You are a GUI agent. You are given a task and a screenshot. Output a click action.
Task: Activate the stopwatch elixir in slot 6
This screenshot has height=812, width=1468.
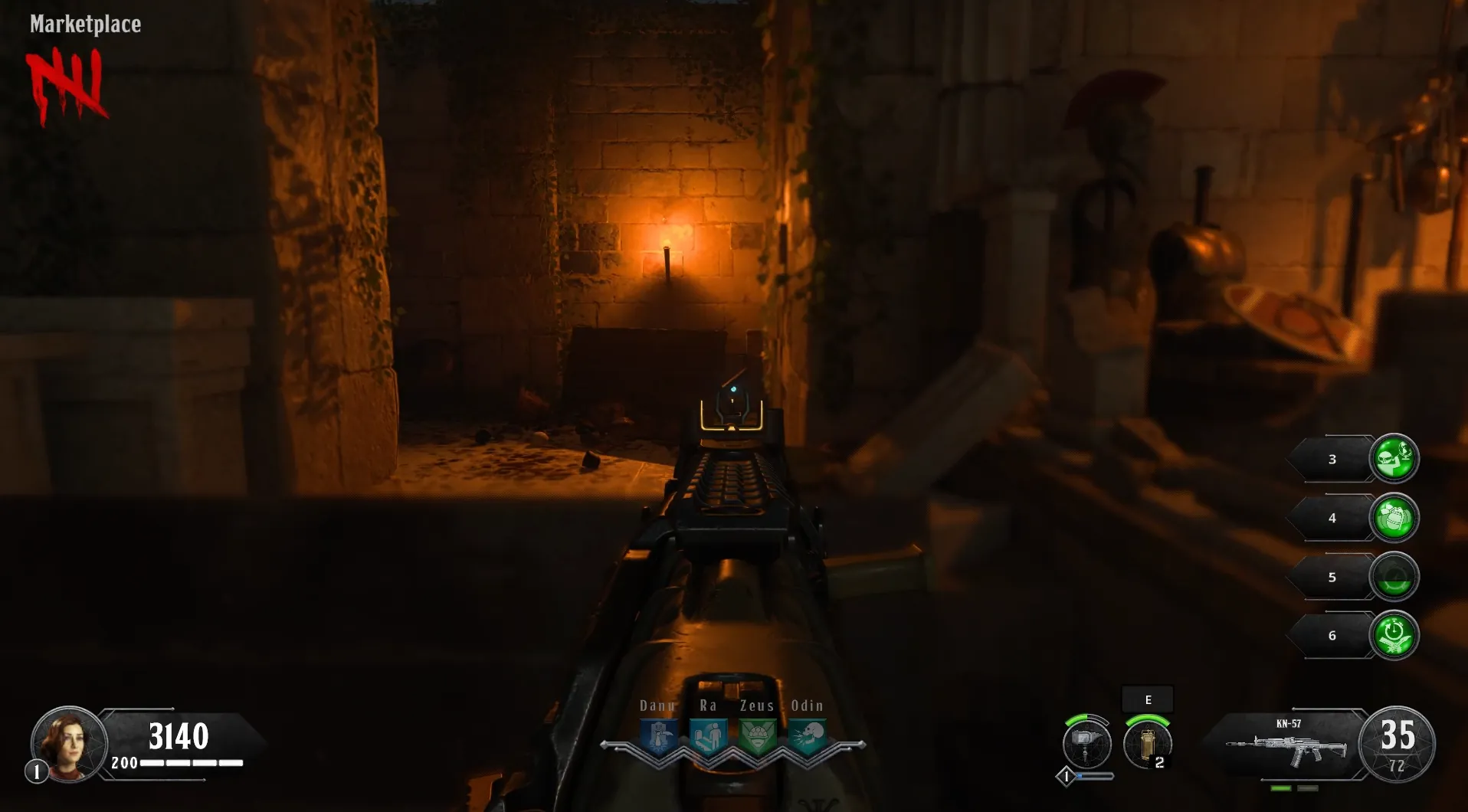pyautogui.click(x=1394, y=636)
